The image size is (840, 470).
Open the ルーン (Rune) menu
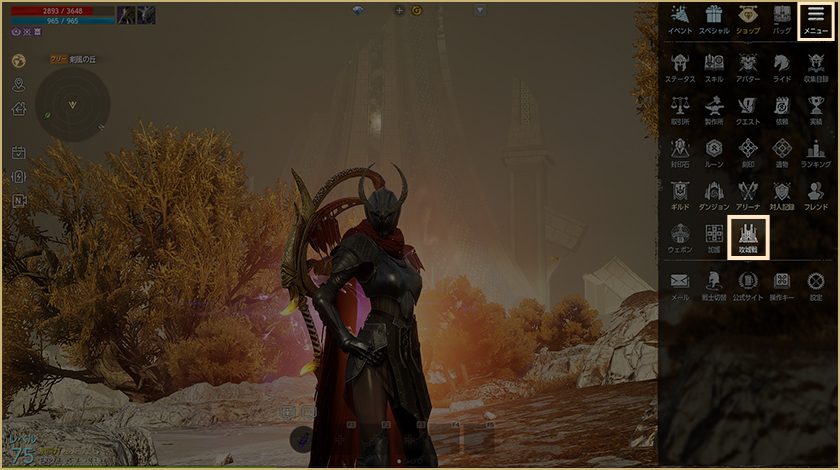tap(714, 151)
